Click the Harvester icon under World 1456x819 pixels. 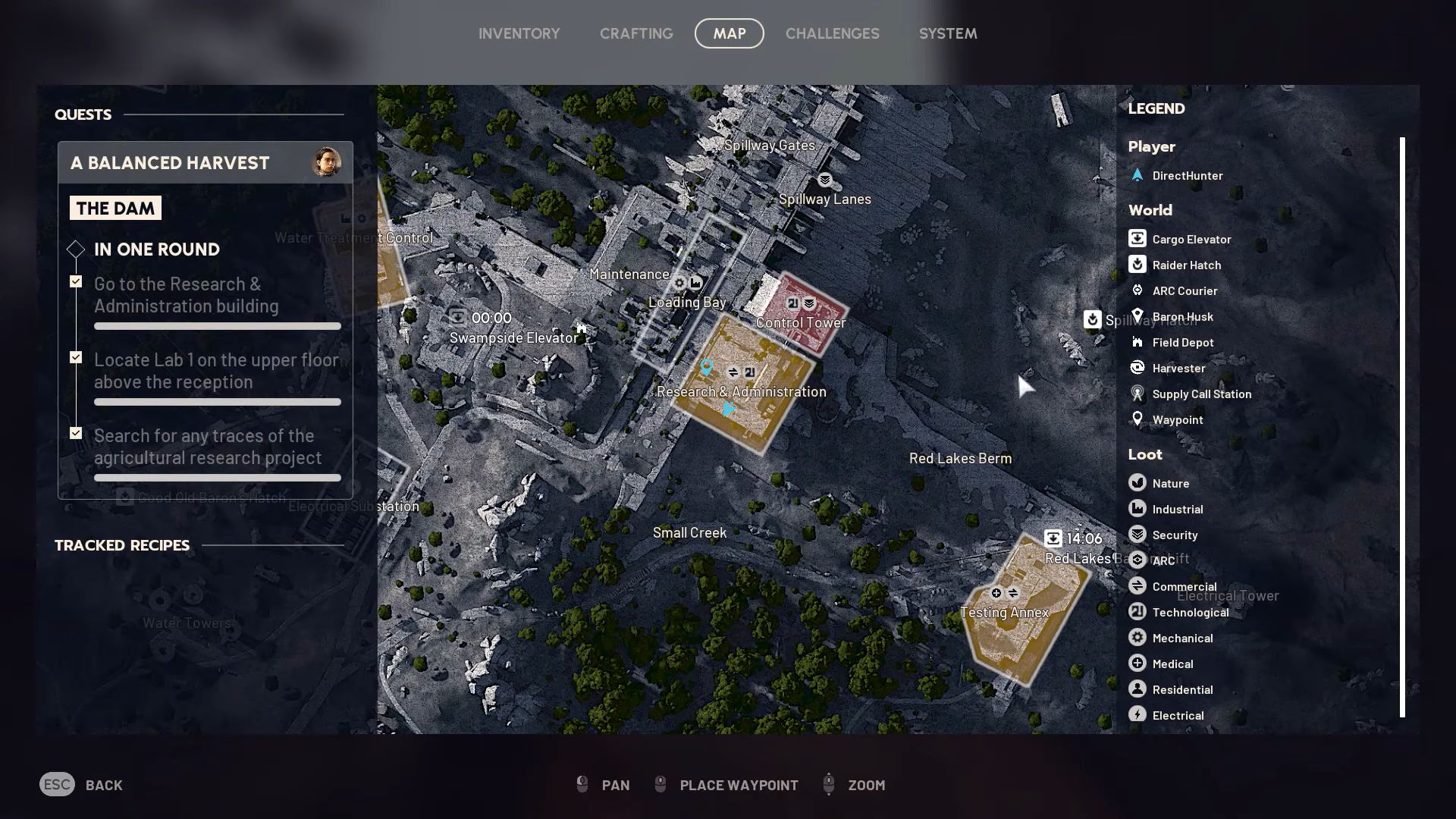tap(1137, 368)
